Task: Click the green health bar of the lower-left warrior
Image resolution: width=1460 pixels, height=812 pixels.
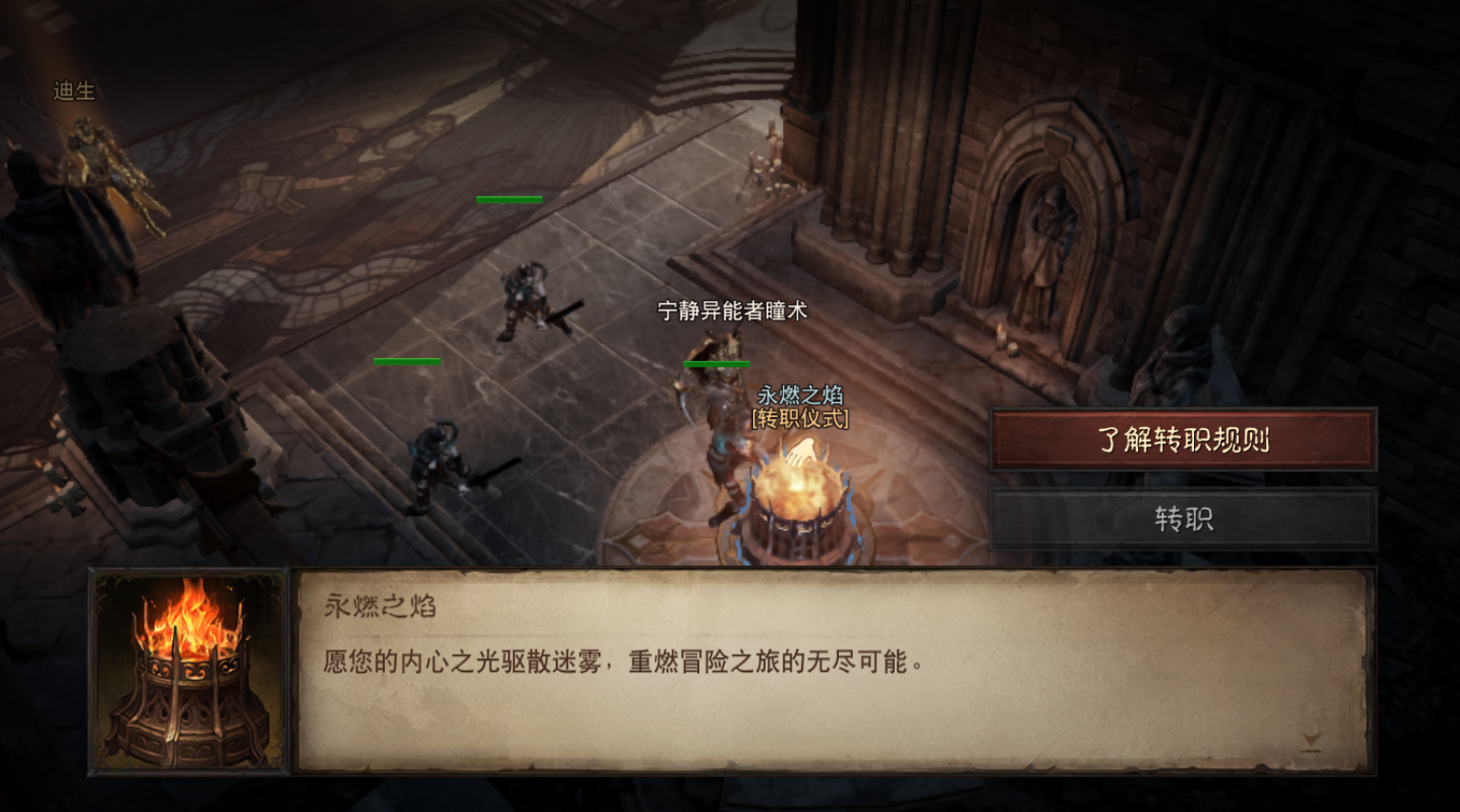Action: [408, 361]
